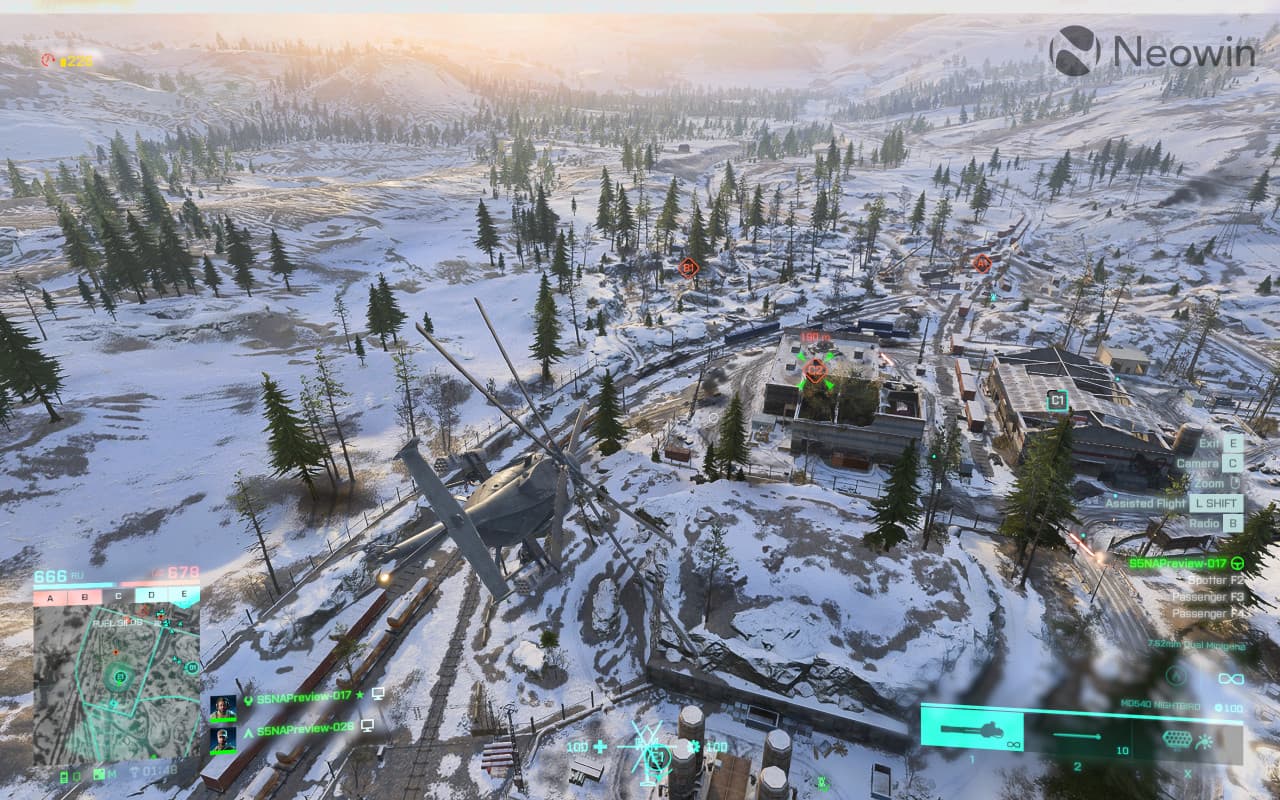Select the 7.62mm Dual Minigun in weapon slot 1
Viewport: 1280px width, 800px height.
(971, 732)
